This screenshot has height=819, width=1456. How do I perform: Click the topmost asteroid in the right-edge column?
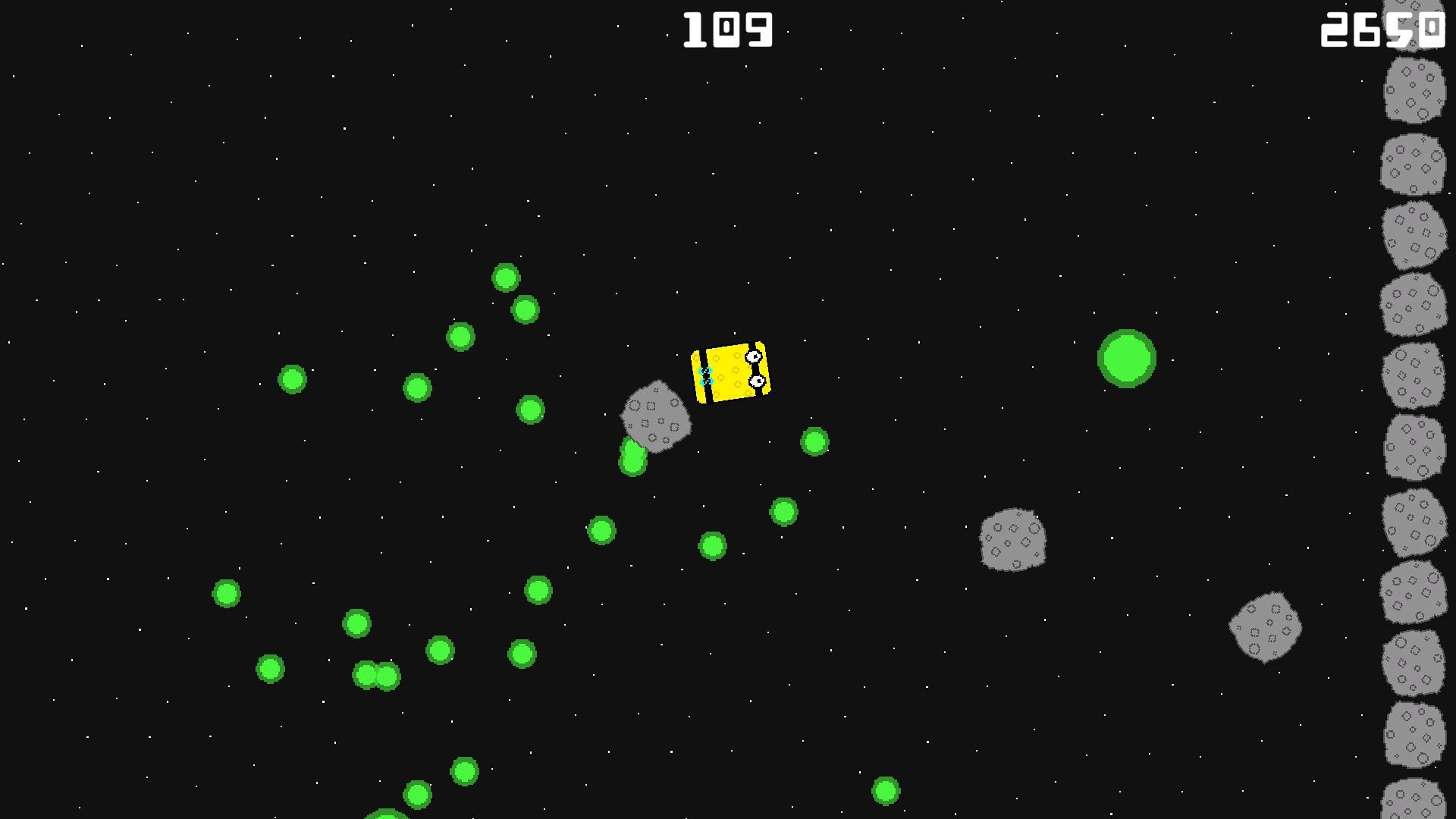(1415, 15)
